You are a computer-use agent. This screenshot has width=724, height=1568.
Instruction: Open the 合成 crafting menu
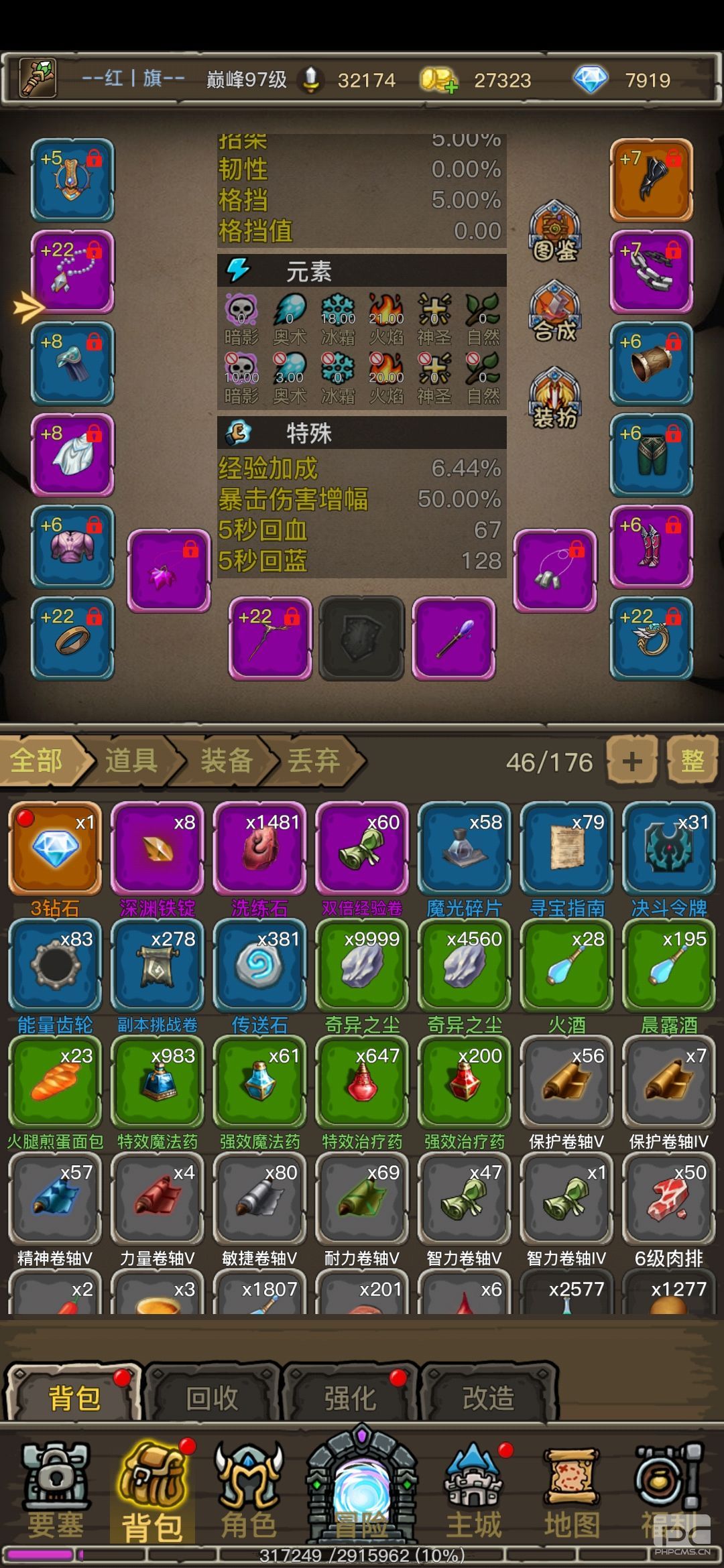coord(554,313)
